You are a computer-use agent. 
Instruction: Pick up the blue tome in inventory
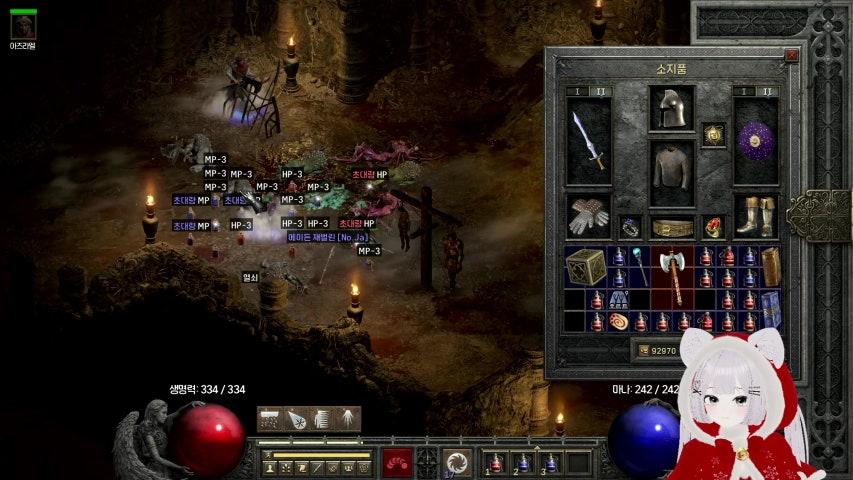[770, 309]
